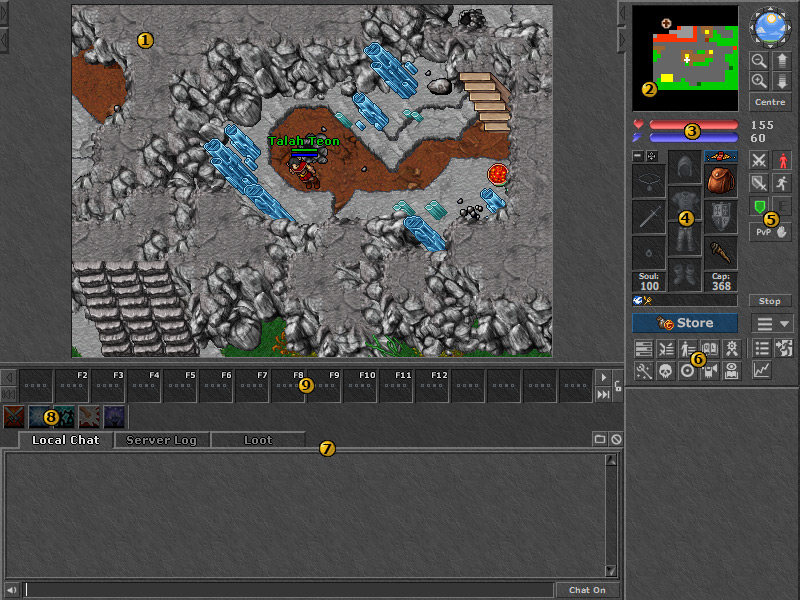800x600 pixels.
Task: Toggle the Chat On button
Action: pos(587,590)
